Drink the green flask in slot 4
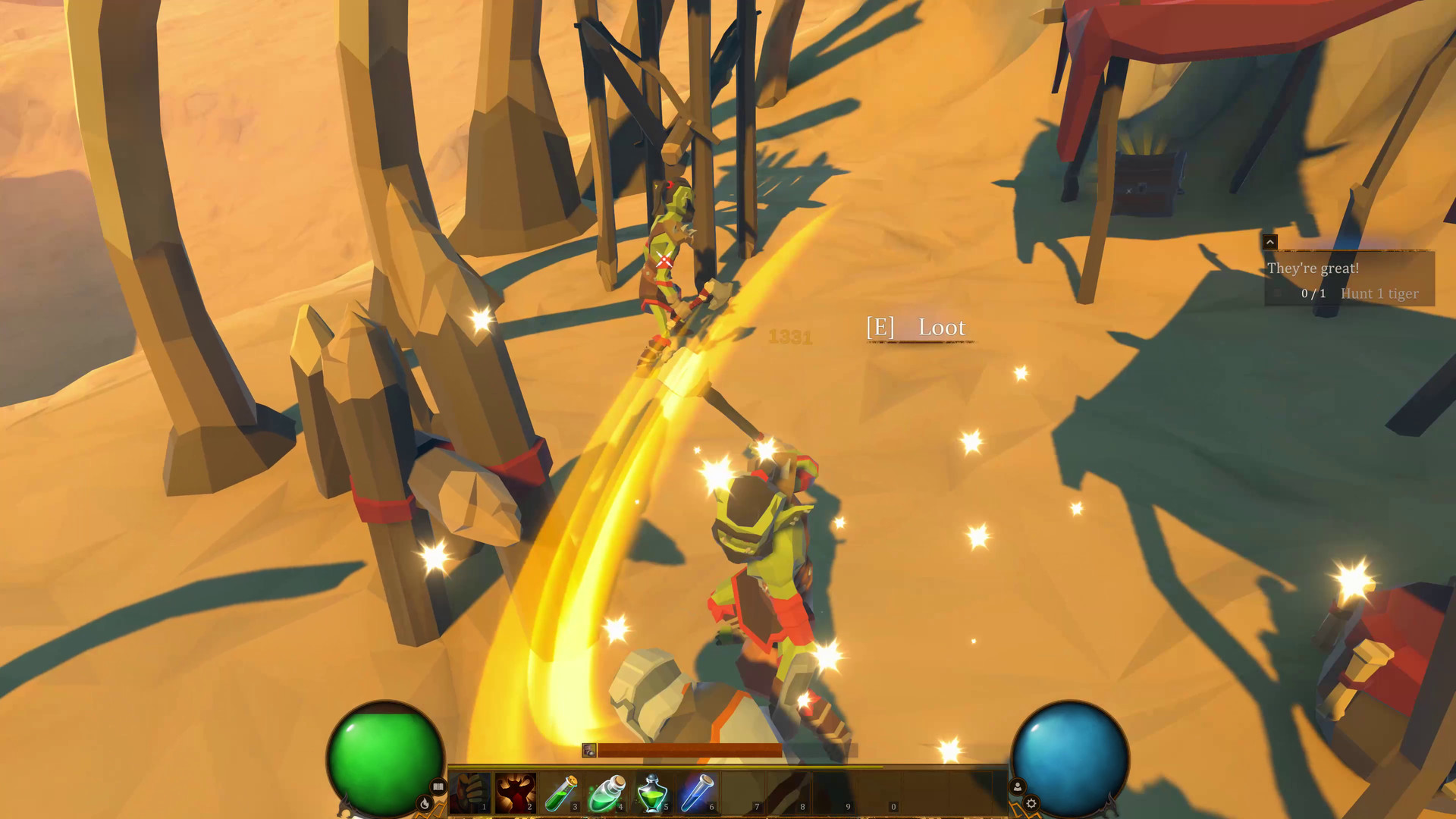Screen dimensions: 1456x819 coord(607,792)
